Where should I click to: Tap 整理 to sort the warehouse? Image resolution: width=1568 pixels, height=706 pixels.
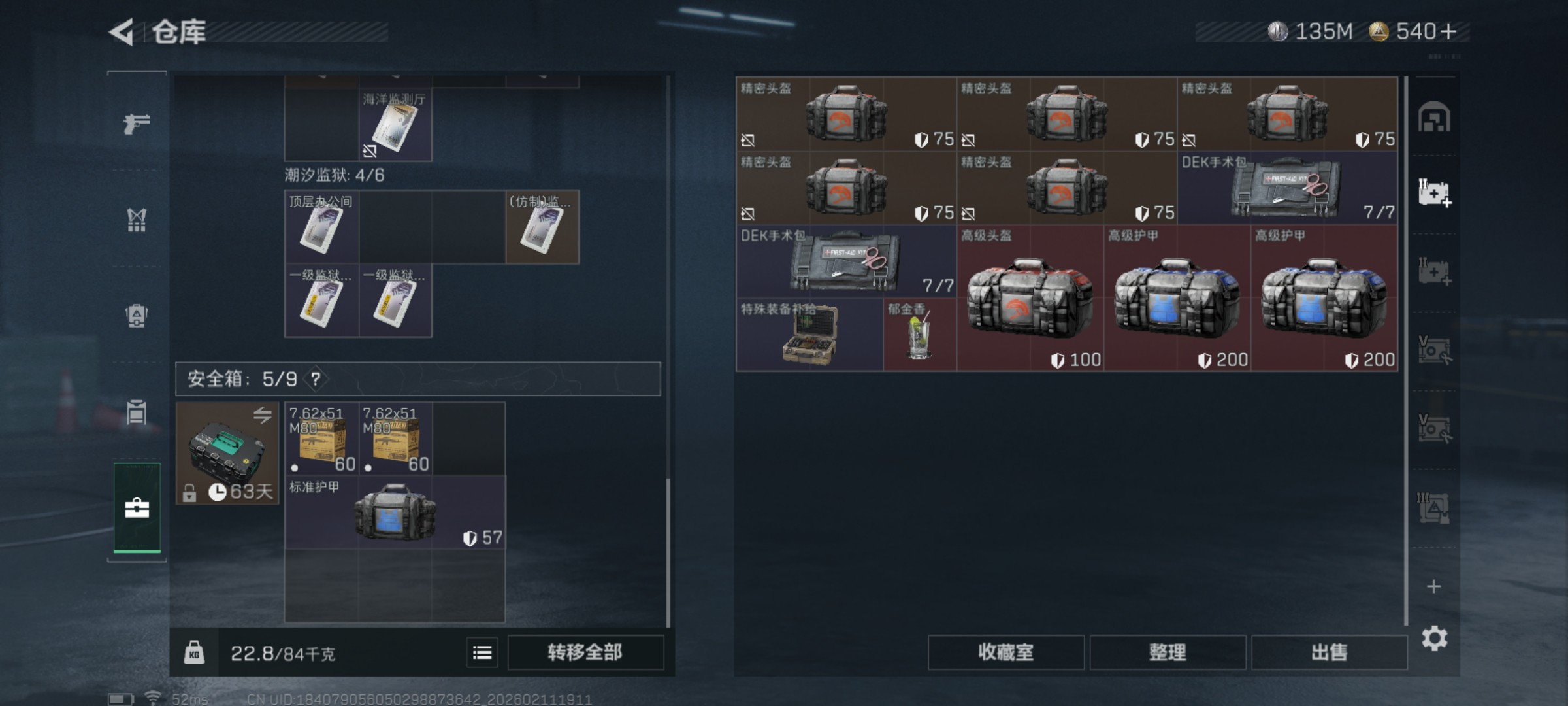point(1168,652)
